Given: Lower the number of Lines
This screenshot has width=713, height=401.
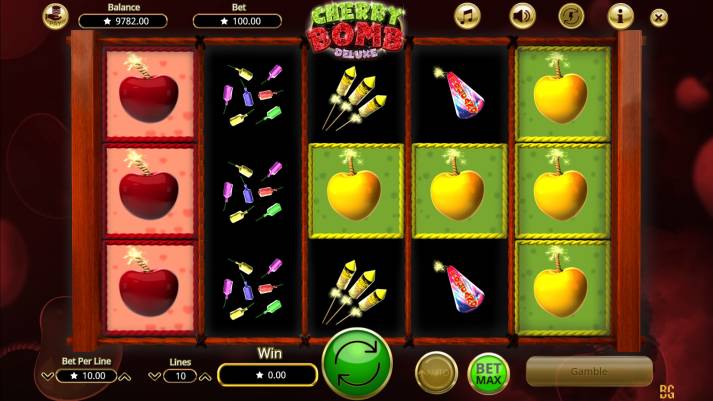Looking at the screenshot, I should [x=154, y=377].
